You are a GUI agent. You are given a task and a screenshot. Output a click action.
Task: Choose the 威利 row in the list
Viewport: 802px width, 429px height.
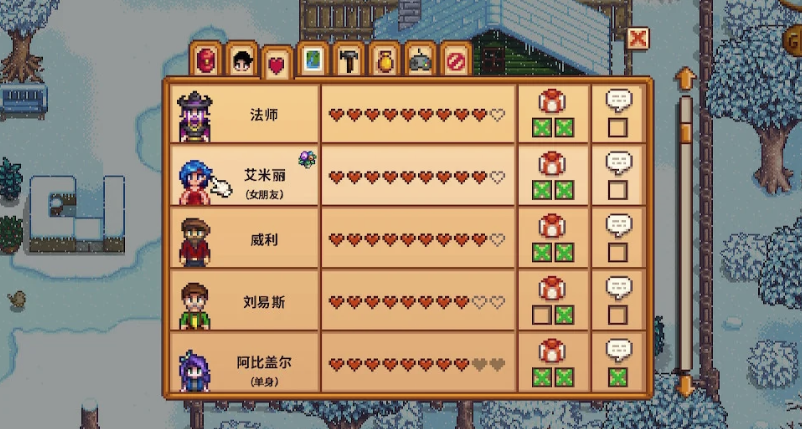coord(264,239)
